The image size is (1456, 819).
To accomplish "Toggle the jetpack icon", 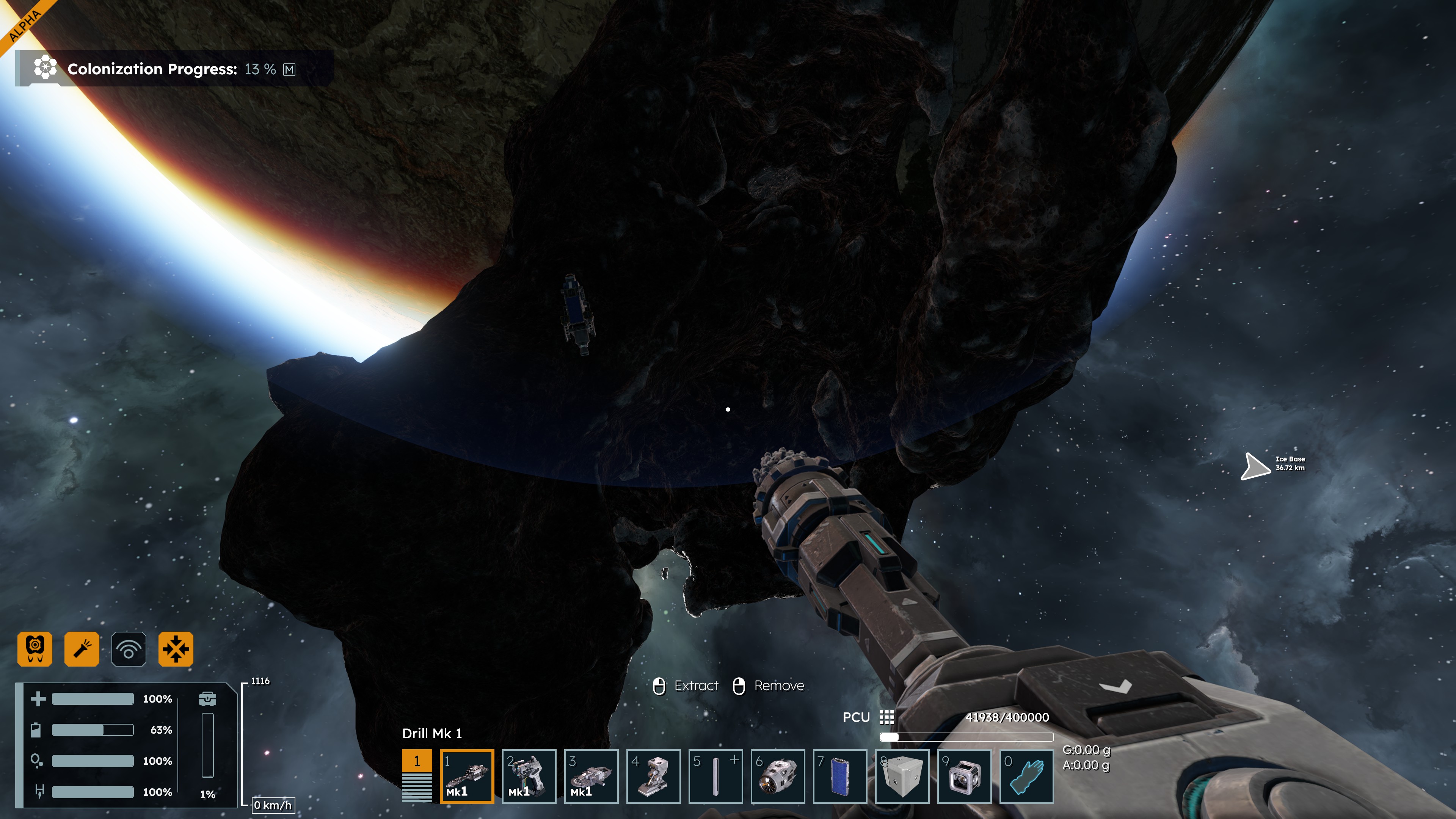I will pyautogui.click(x=35, y=649).
